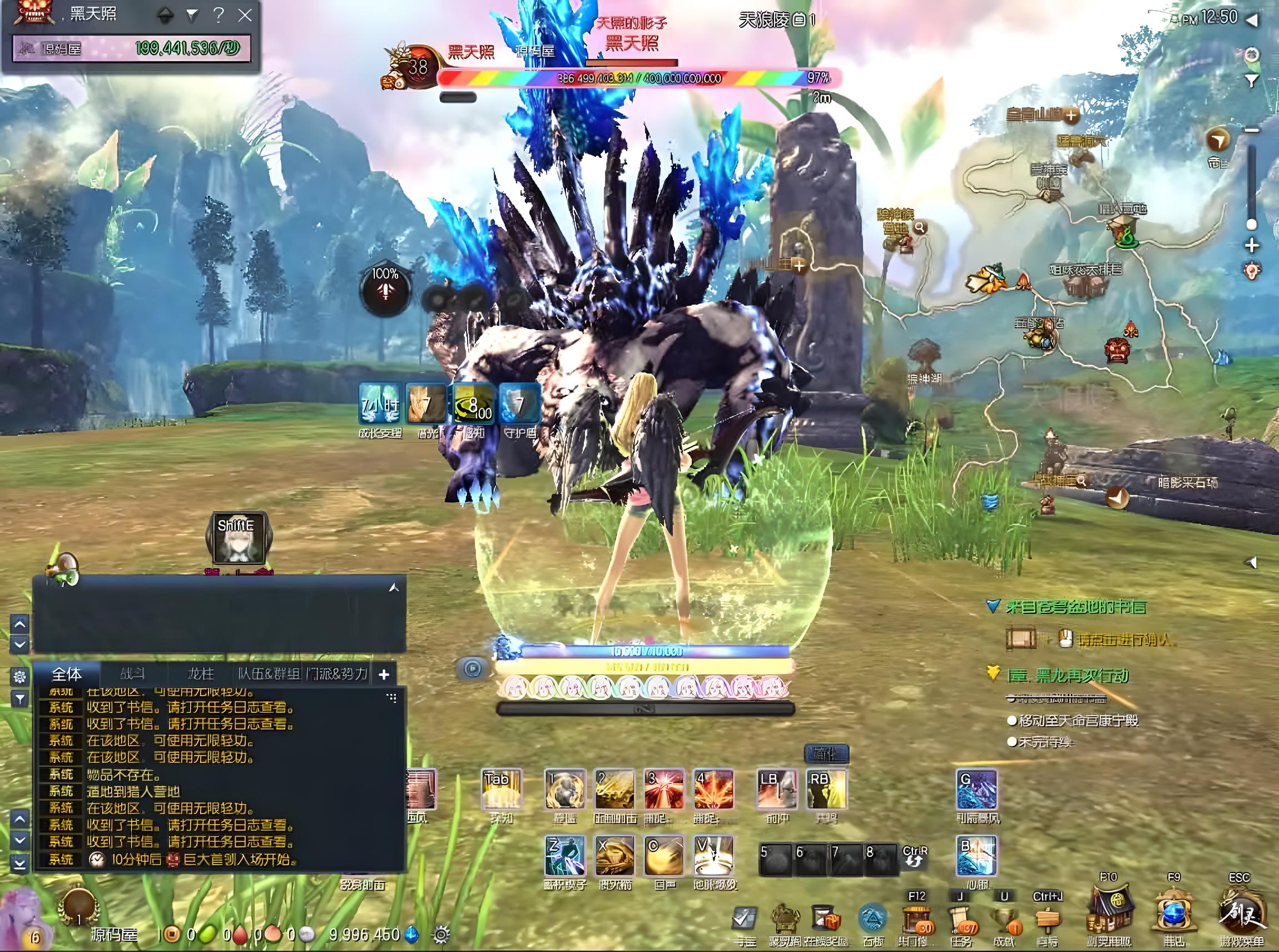Zoom in the map with the plus button
Viewport: 1279px width, 952px height.
1251,246
